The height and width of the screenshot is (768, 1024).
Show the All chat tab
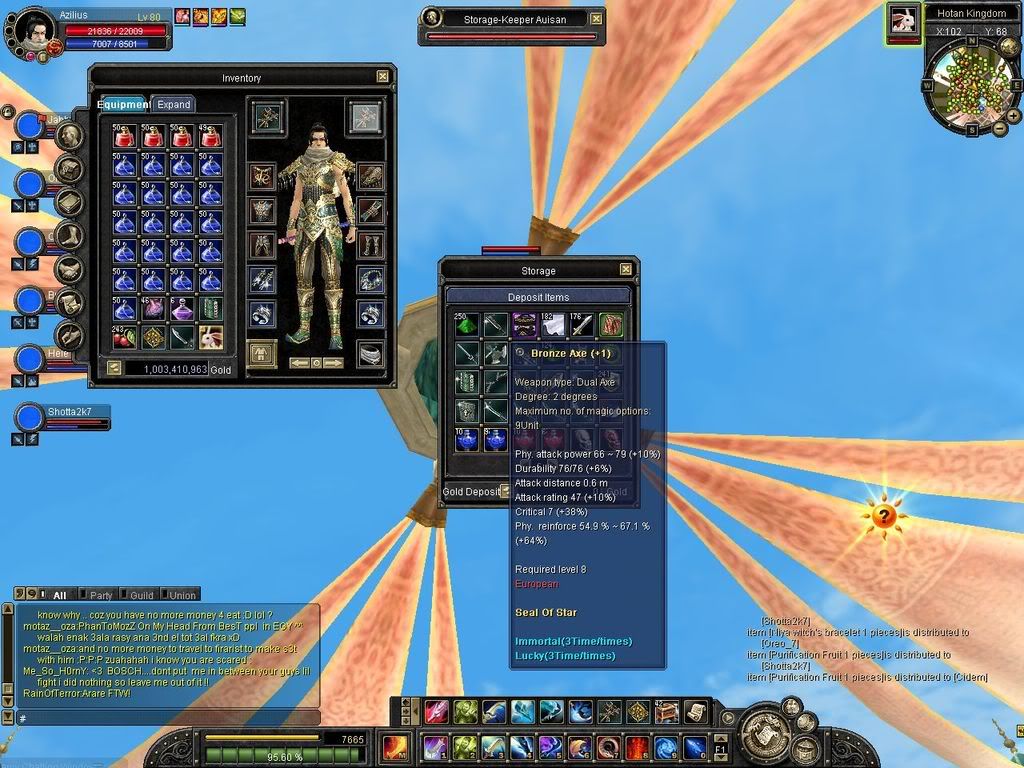pyautogui.click(x=59, y=595)
